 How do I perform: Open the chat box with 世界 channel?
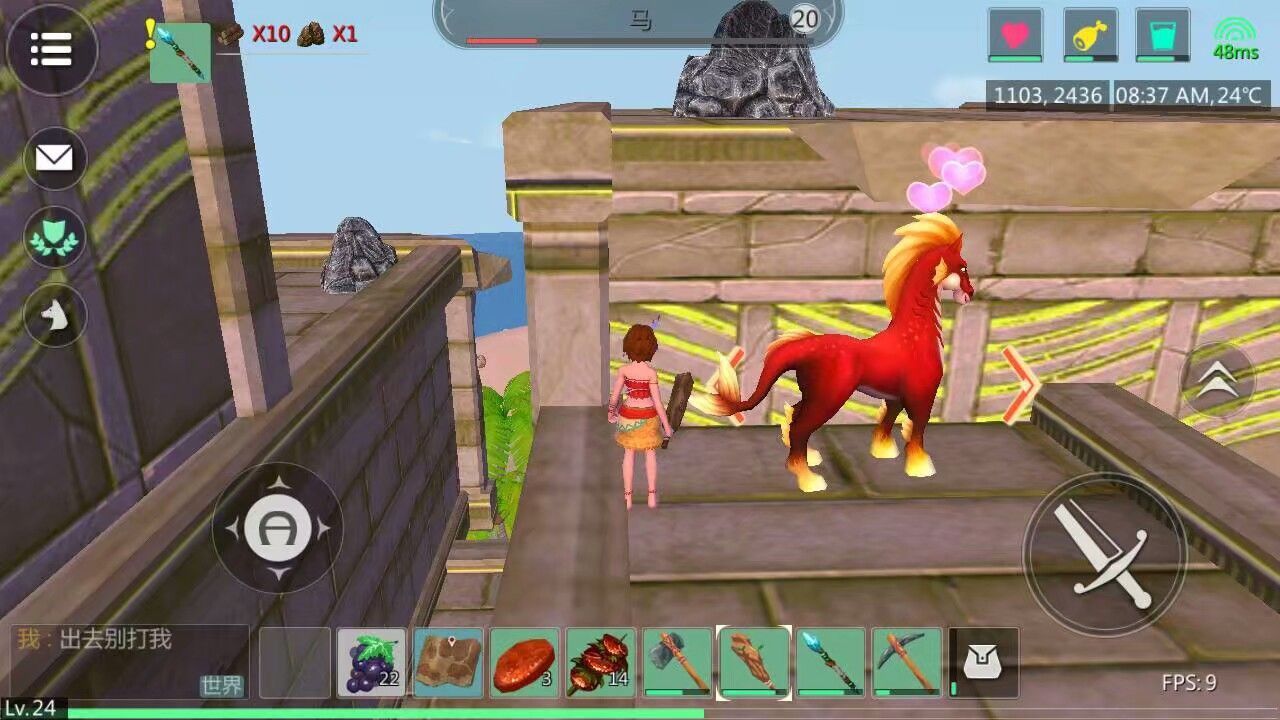coord(130,660)
